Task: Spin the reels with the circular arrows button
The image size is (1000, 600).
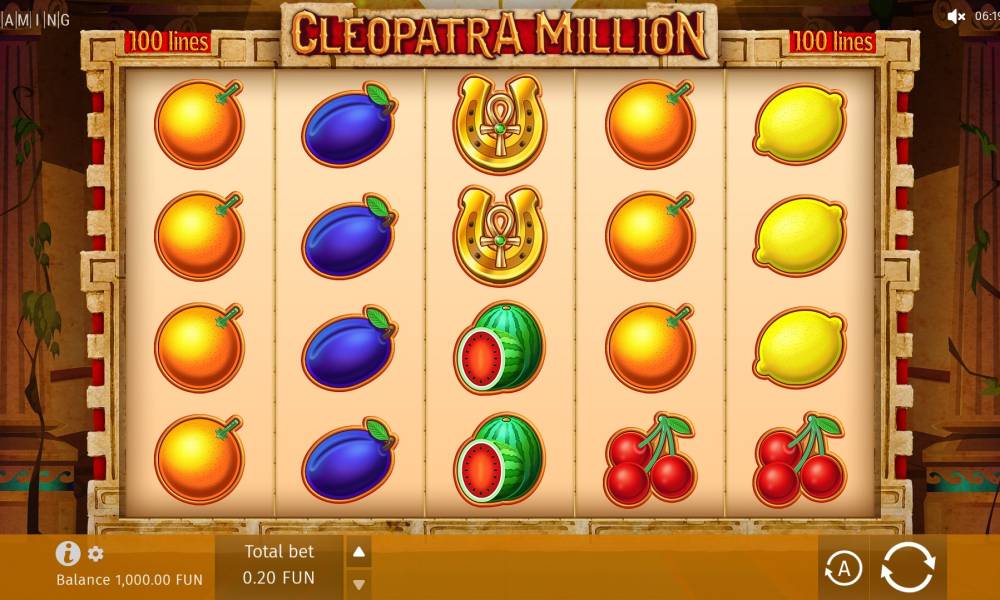Action: (907, 568)
